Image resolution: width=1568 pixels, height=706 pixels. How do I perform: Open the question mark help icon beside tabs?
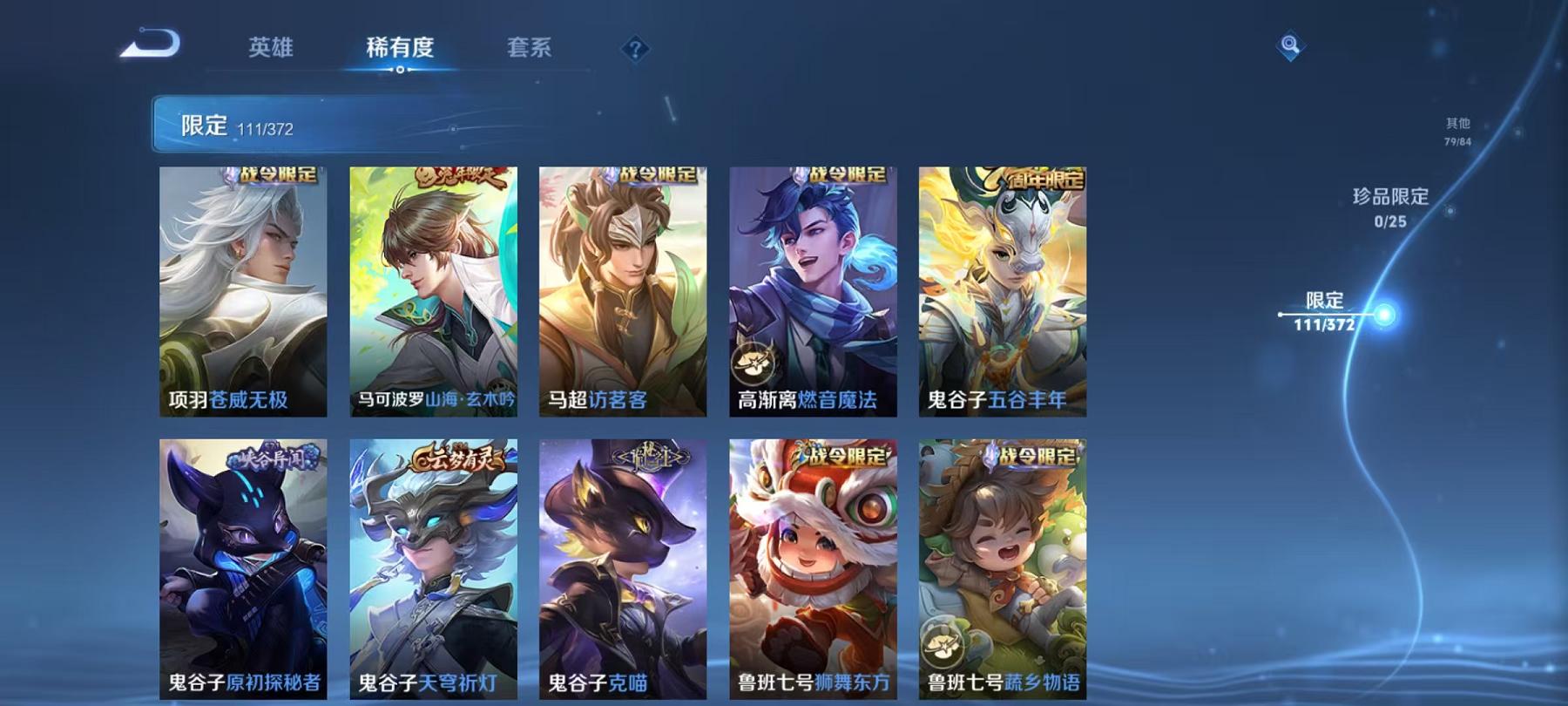point(637,48)
